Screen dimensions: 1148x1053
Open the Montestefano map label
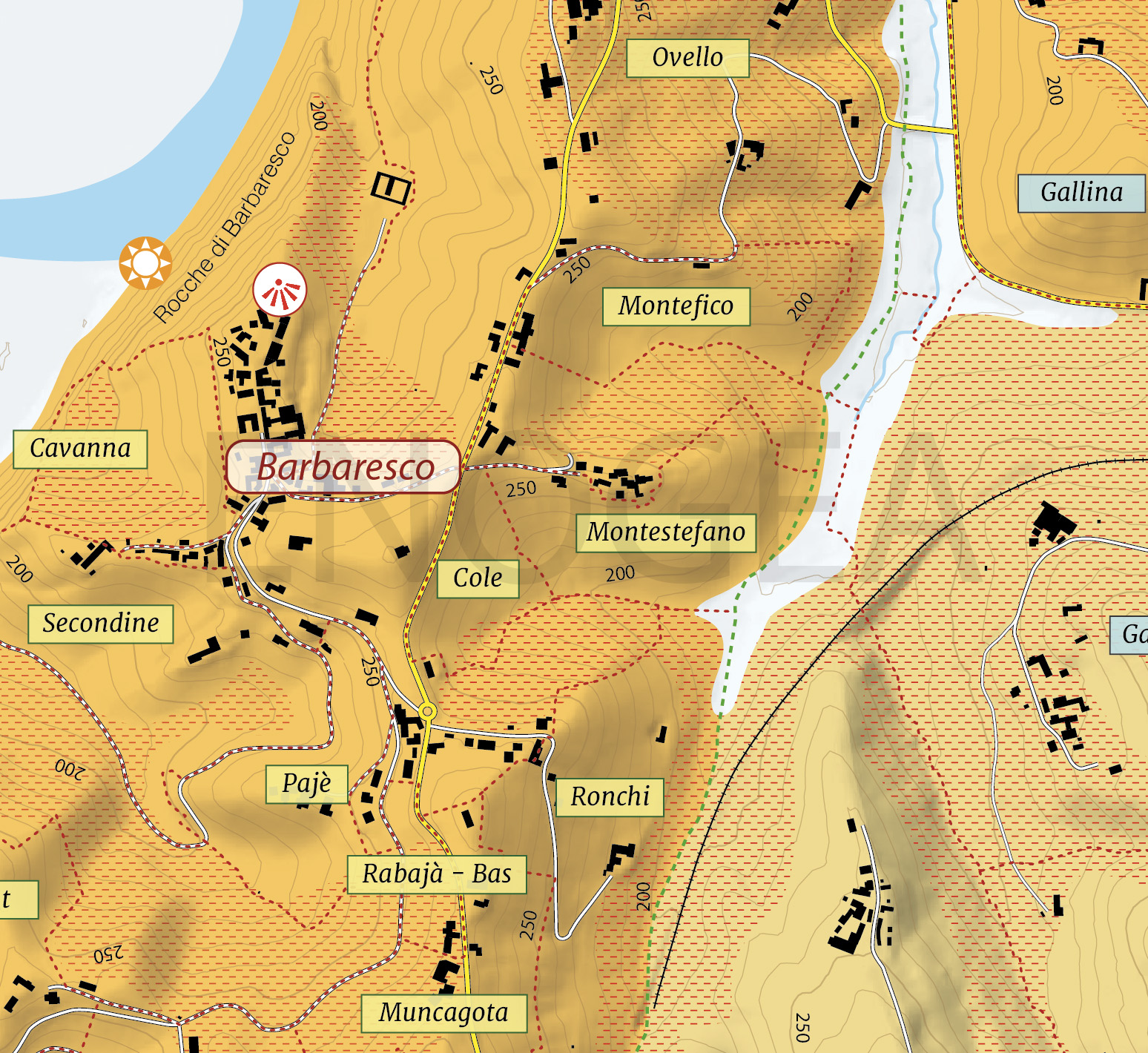point(666,532)
